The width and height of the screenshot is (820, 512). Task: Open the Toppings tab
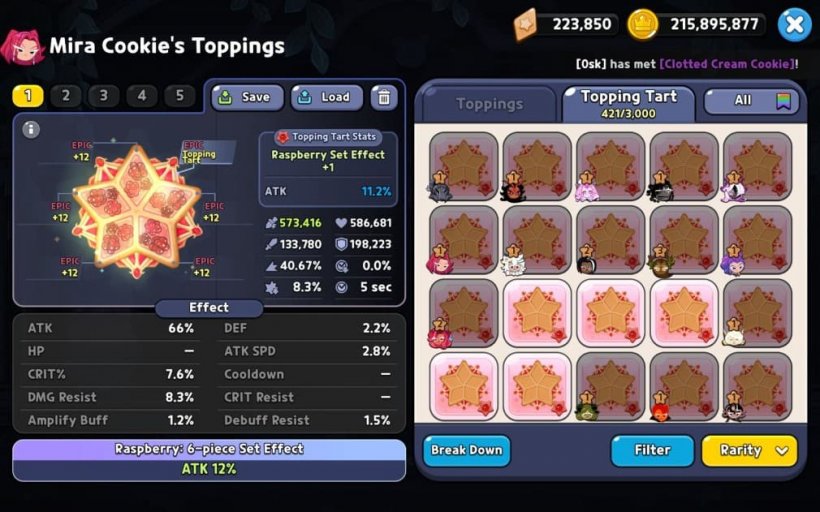point(489,104)
